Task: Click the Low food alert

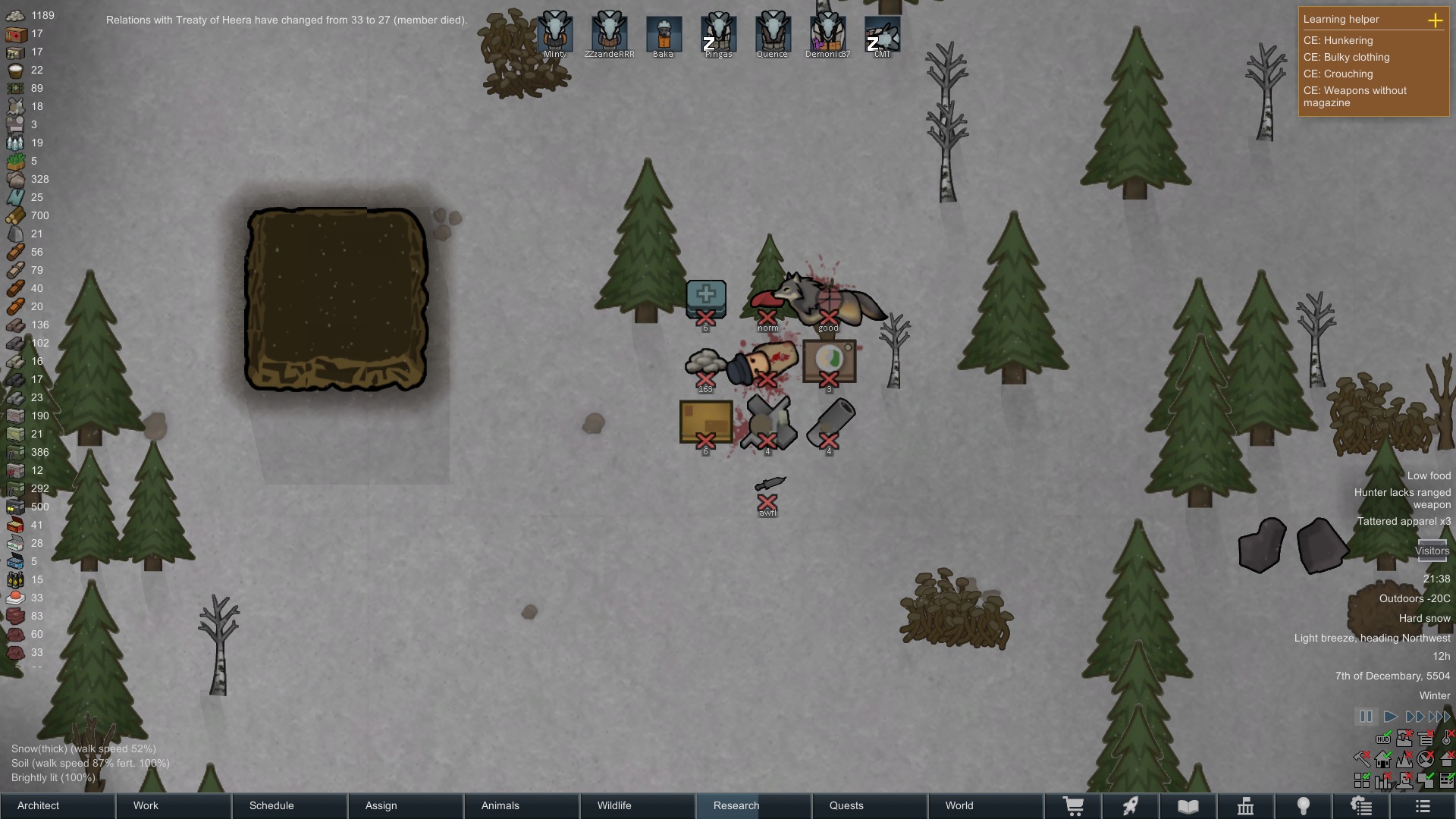Action: coord(1429,476)
